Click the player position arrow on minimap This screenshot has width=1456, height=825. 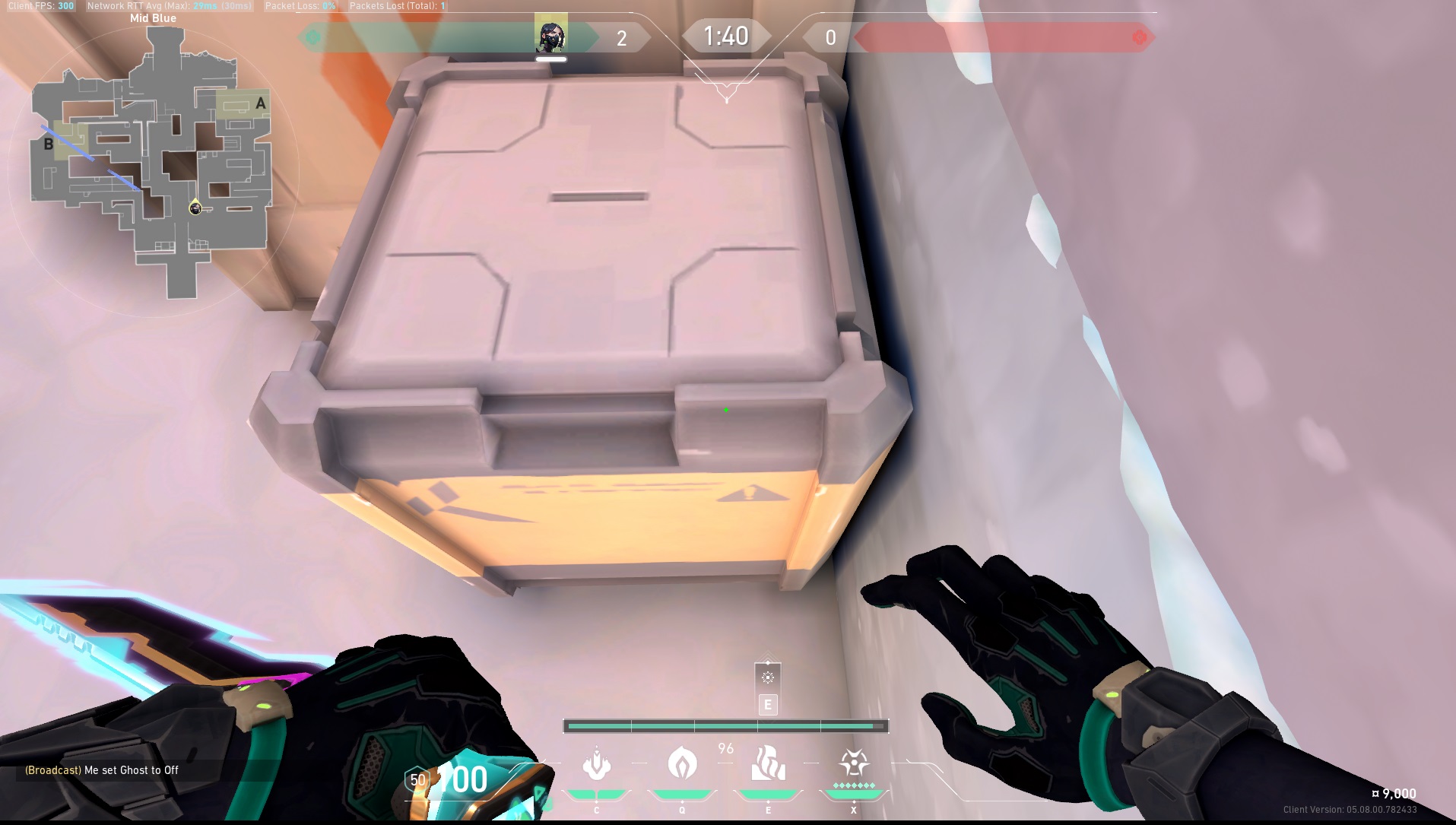pyautogui.click(x=195, y=207)
